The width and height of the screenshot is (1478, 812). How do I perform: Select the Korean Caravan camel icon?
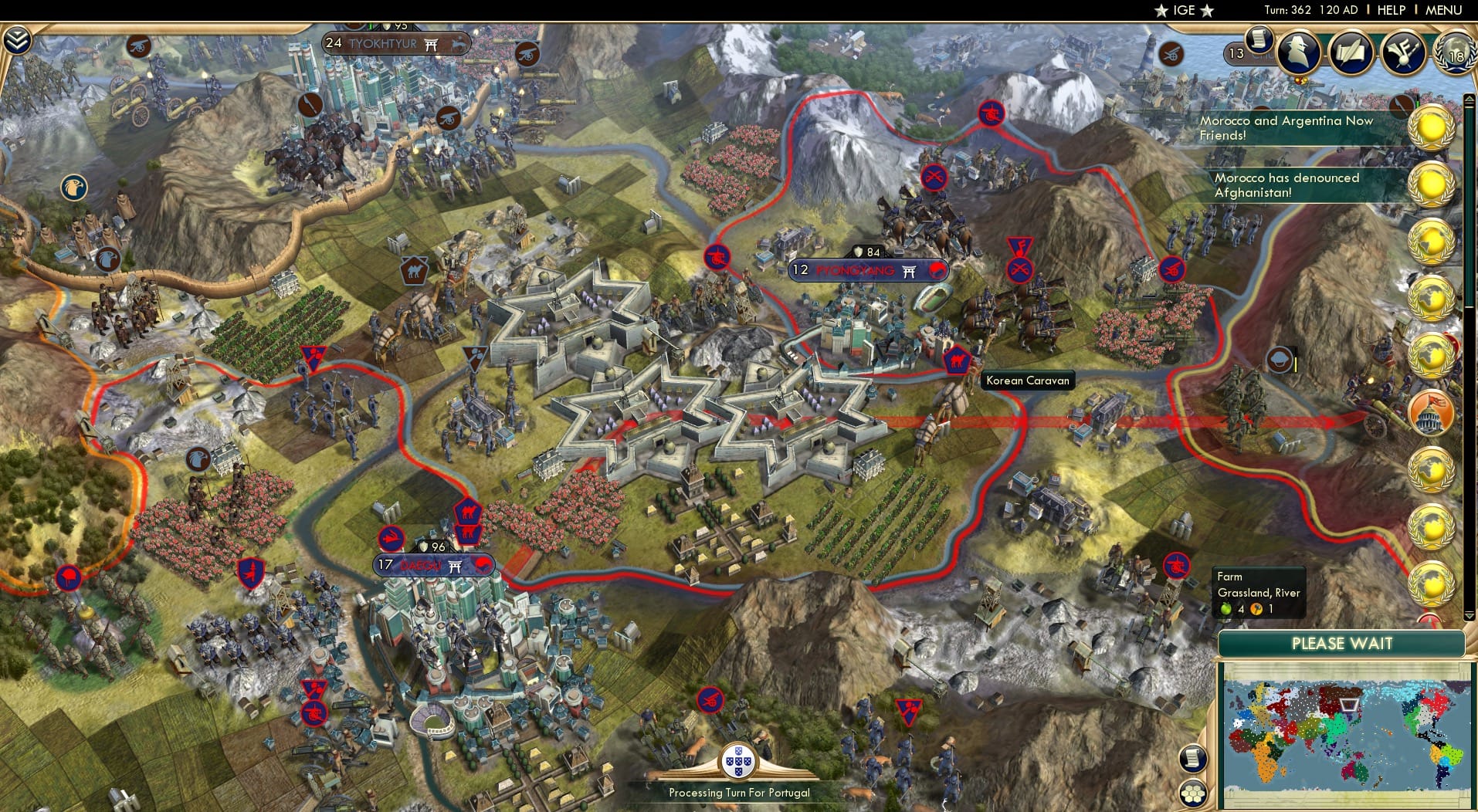(958, 359)
